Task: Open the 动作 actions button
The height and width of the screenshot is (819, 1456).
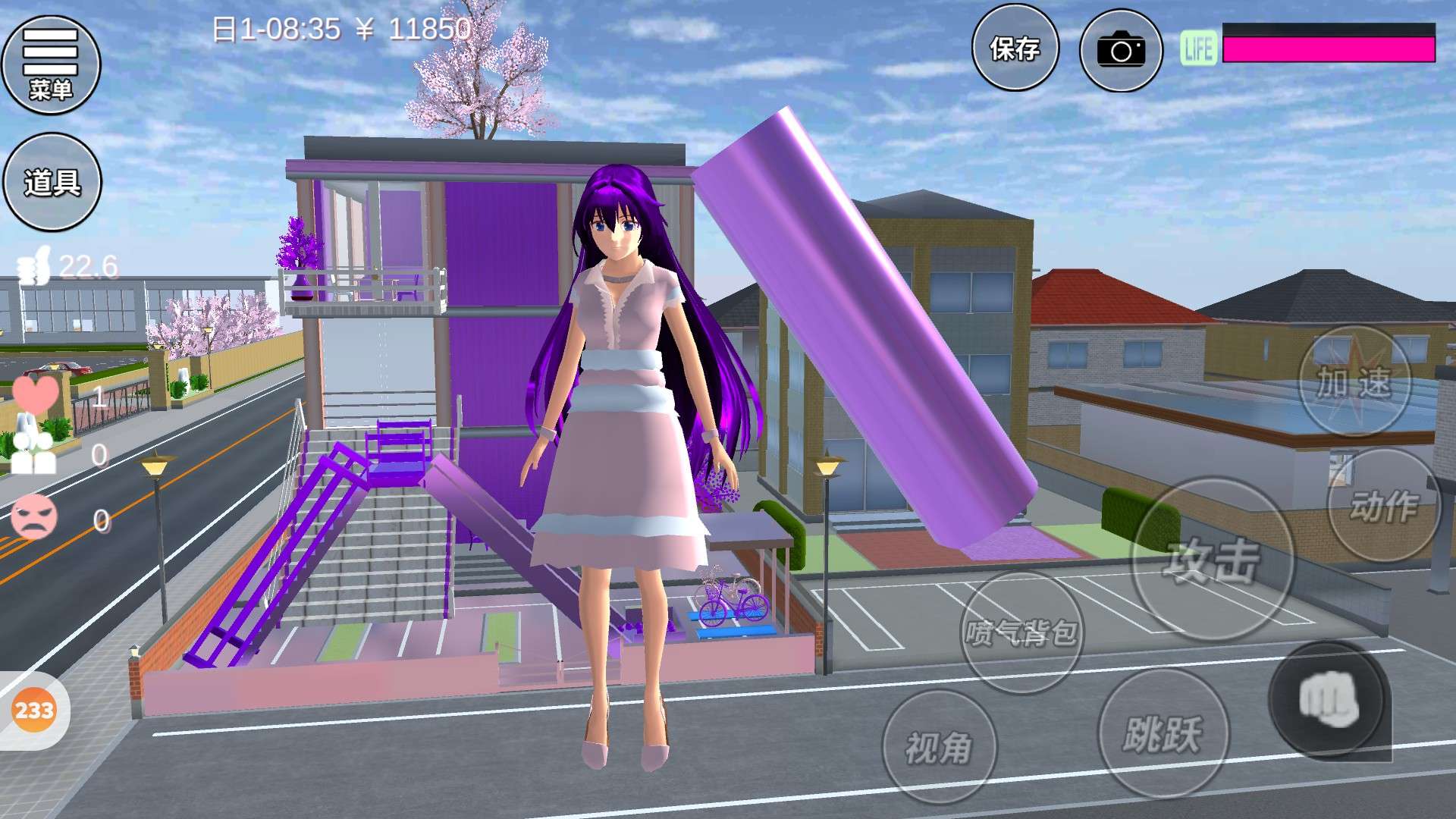Action: click(1383, 505)
